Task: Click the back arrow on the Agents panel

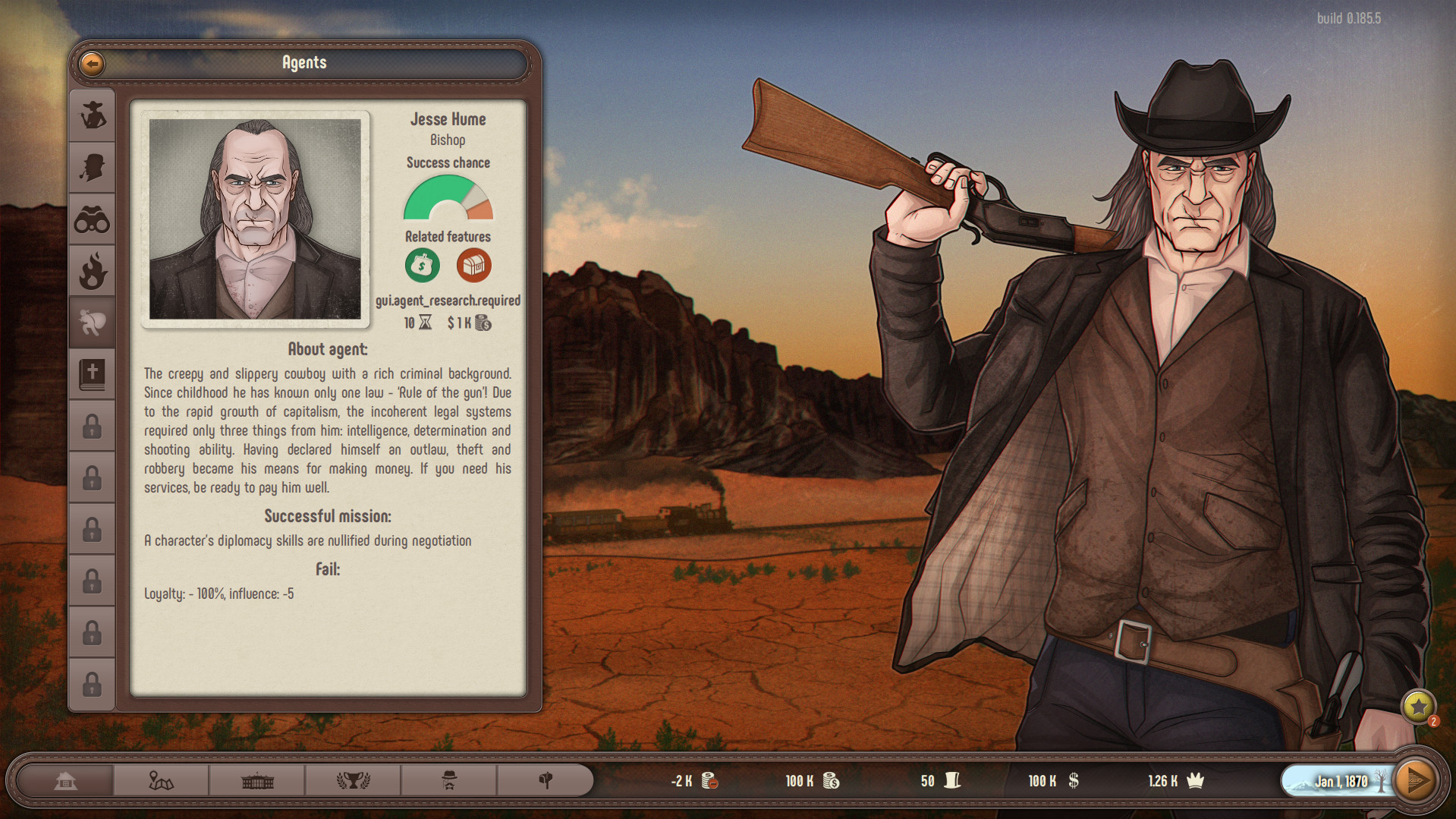Action: (x=91, y=64)
